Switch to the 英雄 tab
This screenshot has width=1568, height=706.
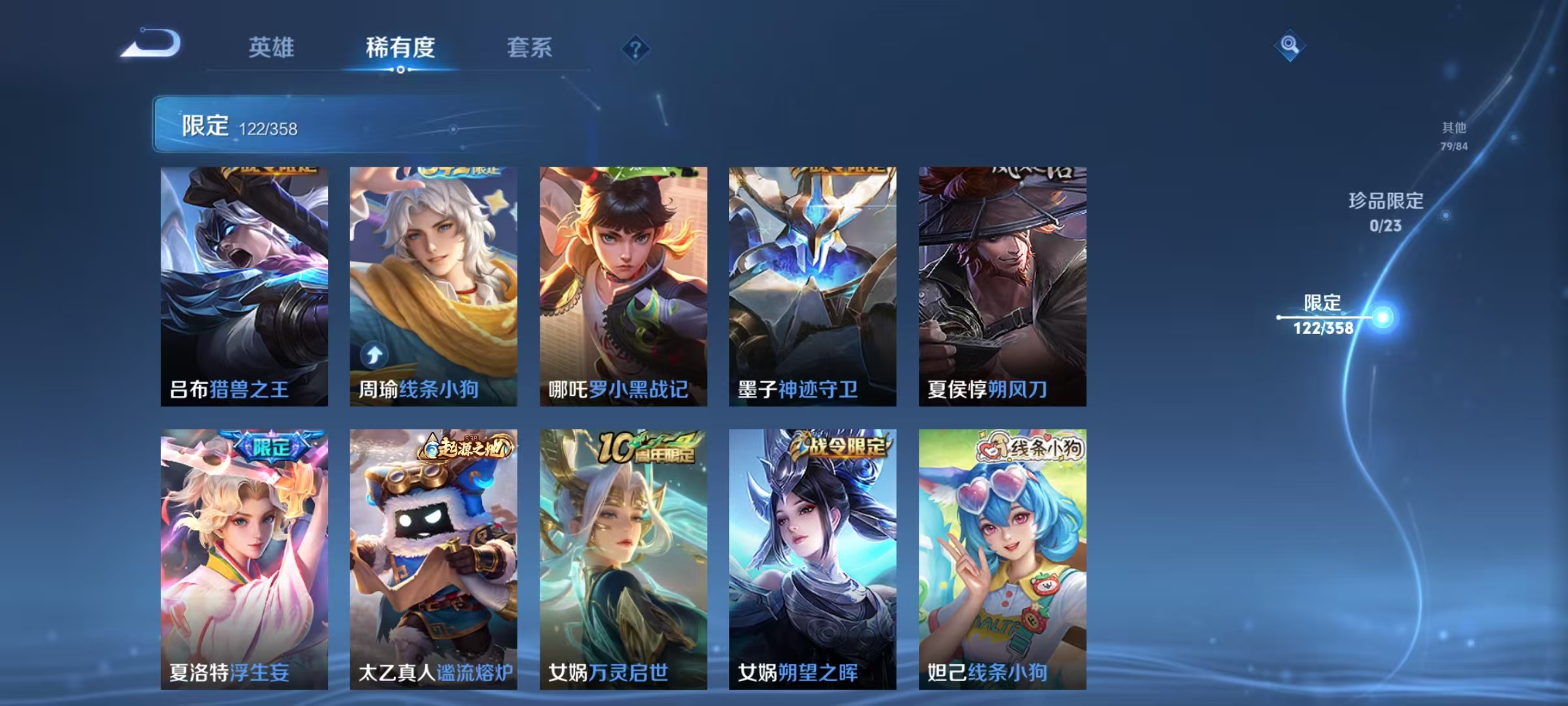272,48
